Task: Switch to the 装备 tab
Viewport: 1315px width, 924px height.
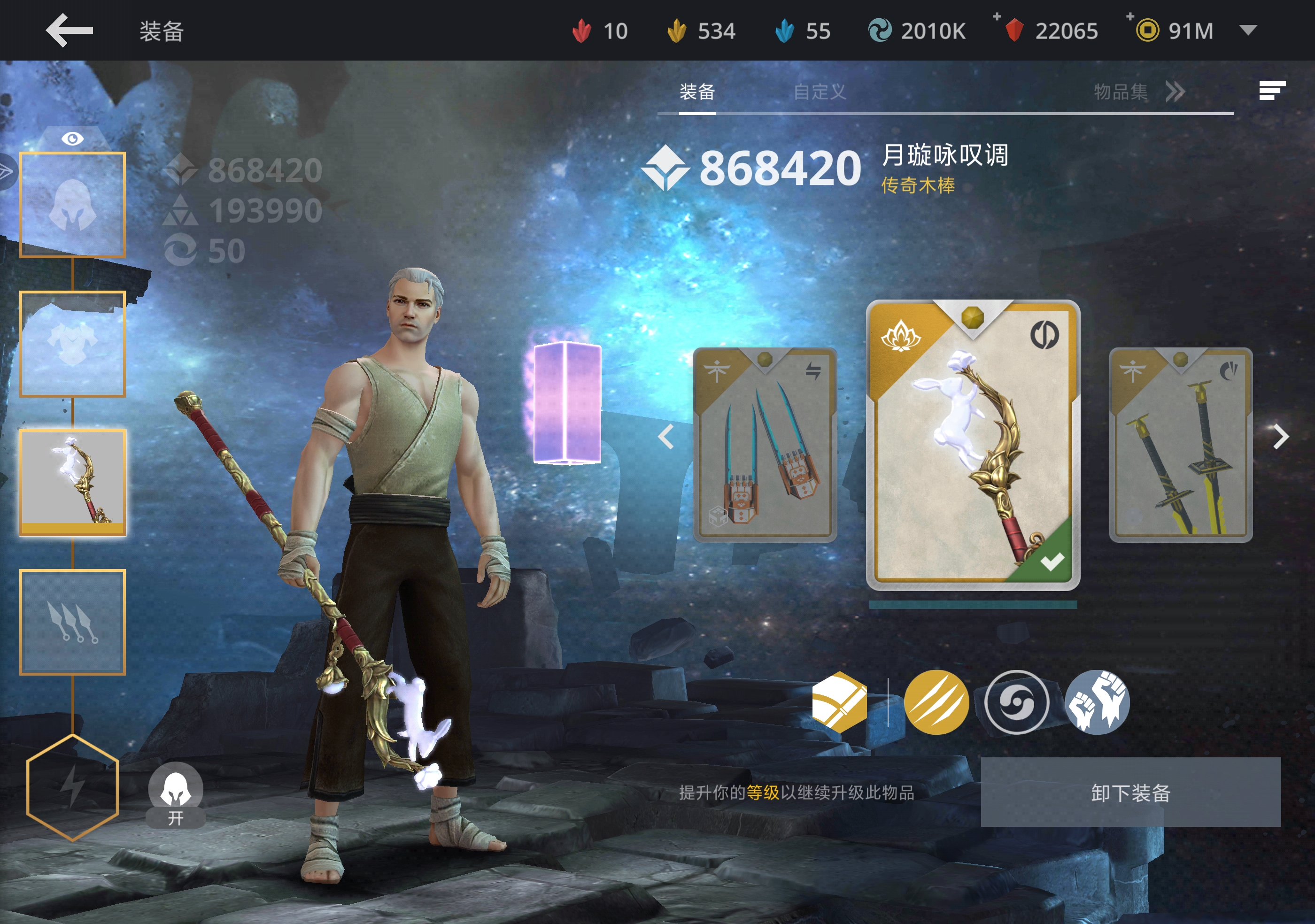Action: point(697,92)
